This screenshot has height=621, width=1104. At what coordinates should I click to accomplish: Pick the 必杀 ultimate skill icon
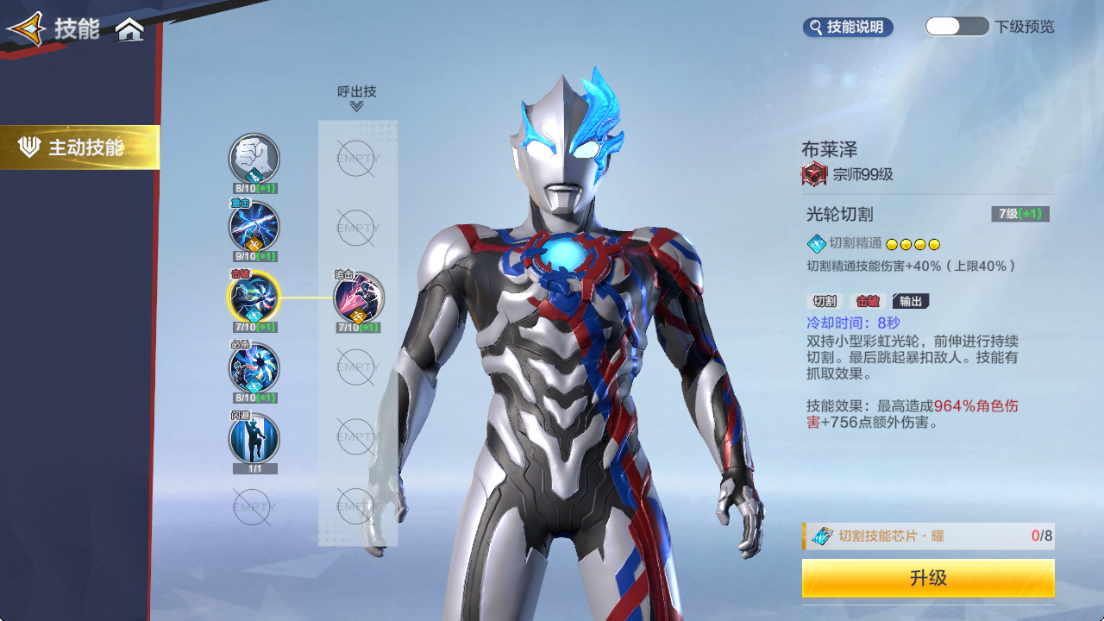pyautogui.click(x=254, y=367)
